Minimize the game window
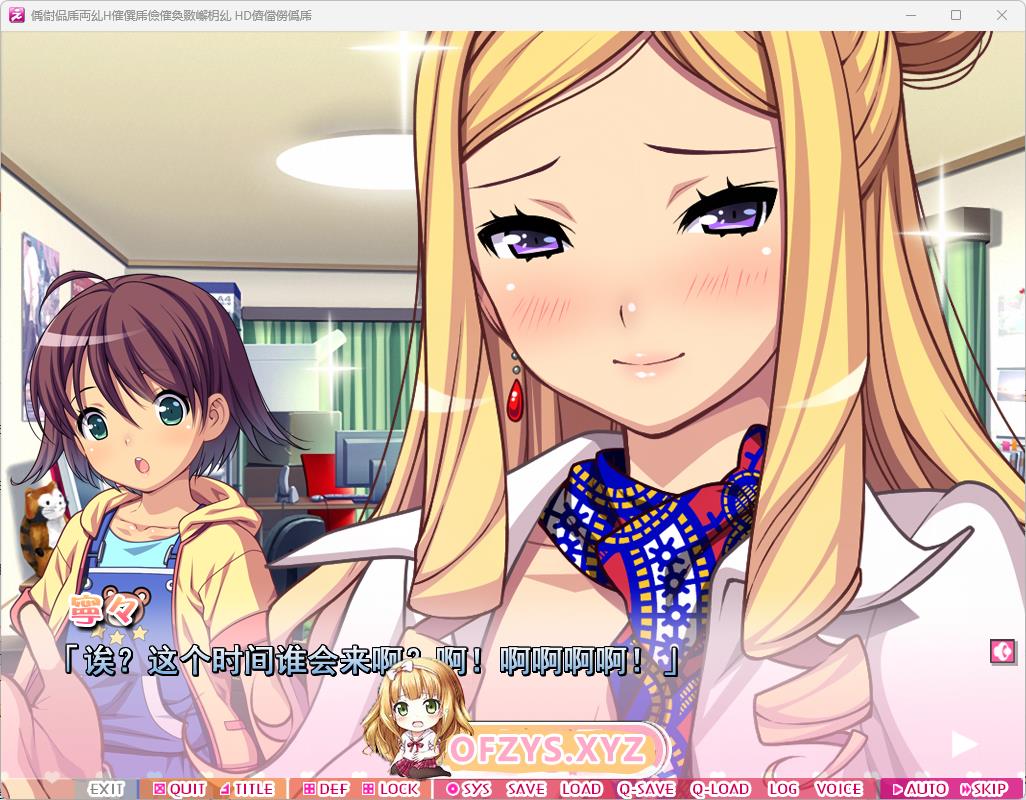The height and width of the screenshot is (800, 1026). [x=910, y=15]
